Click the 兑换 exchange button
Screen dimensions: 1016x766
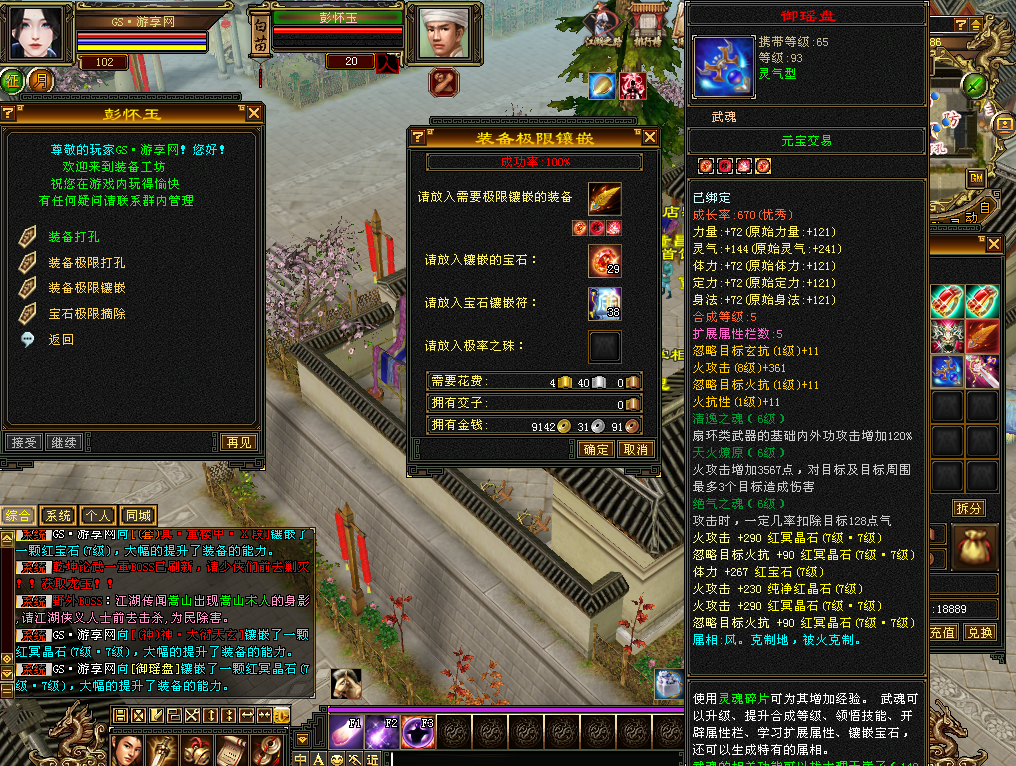980,632
